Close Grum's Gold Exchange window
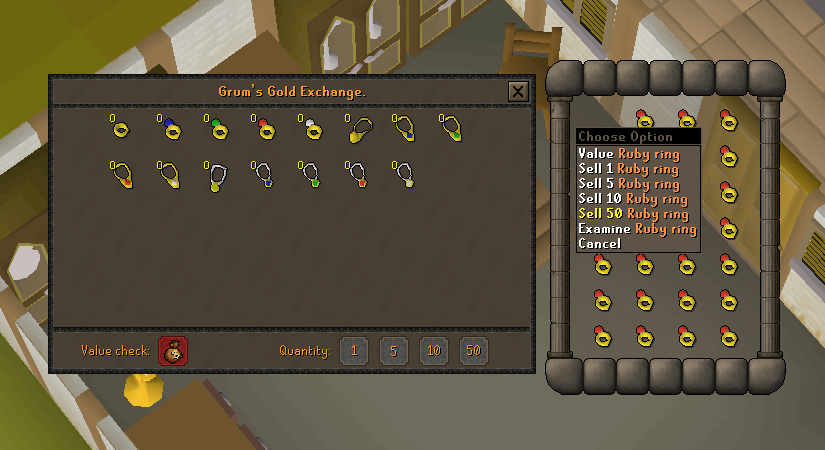Image resolution: width=825 pixels, height=450 pixels. (x=517, y=92)
